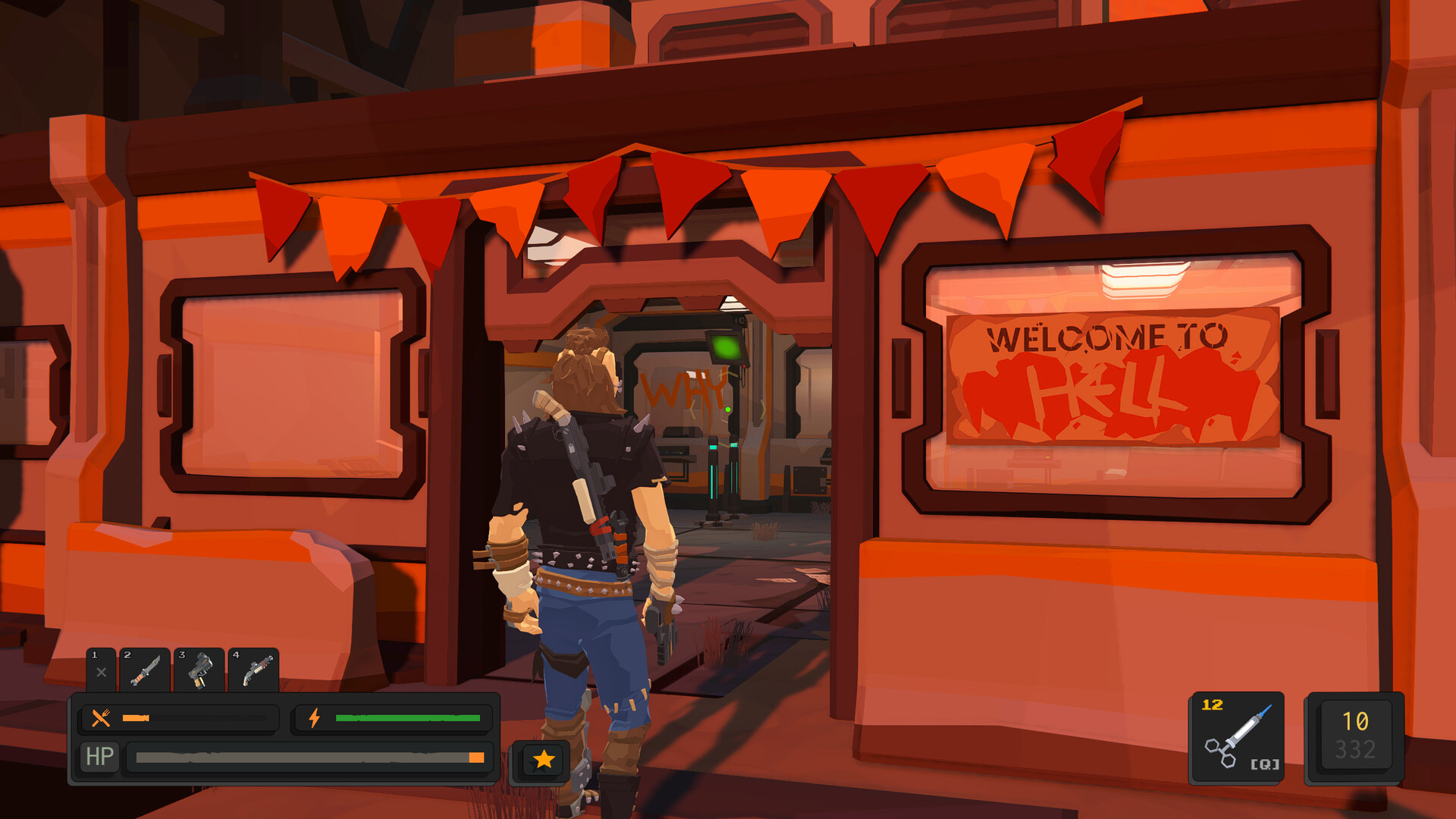
Task: Click the HP label badge
Action: 99,755
